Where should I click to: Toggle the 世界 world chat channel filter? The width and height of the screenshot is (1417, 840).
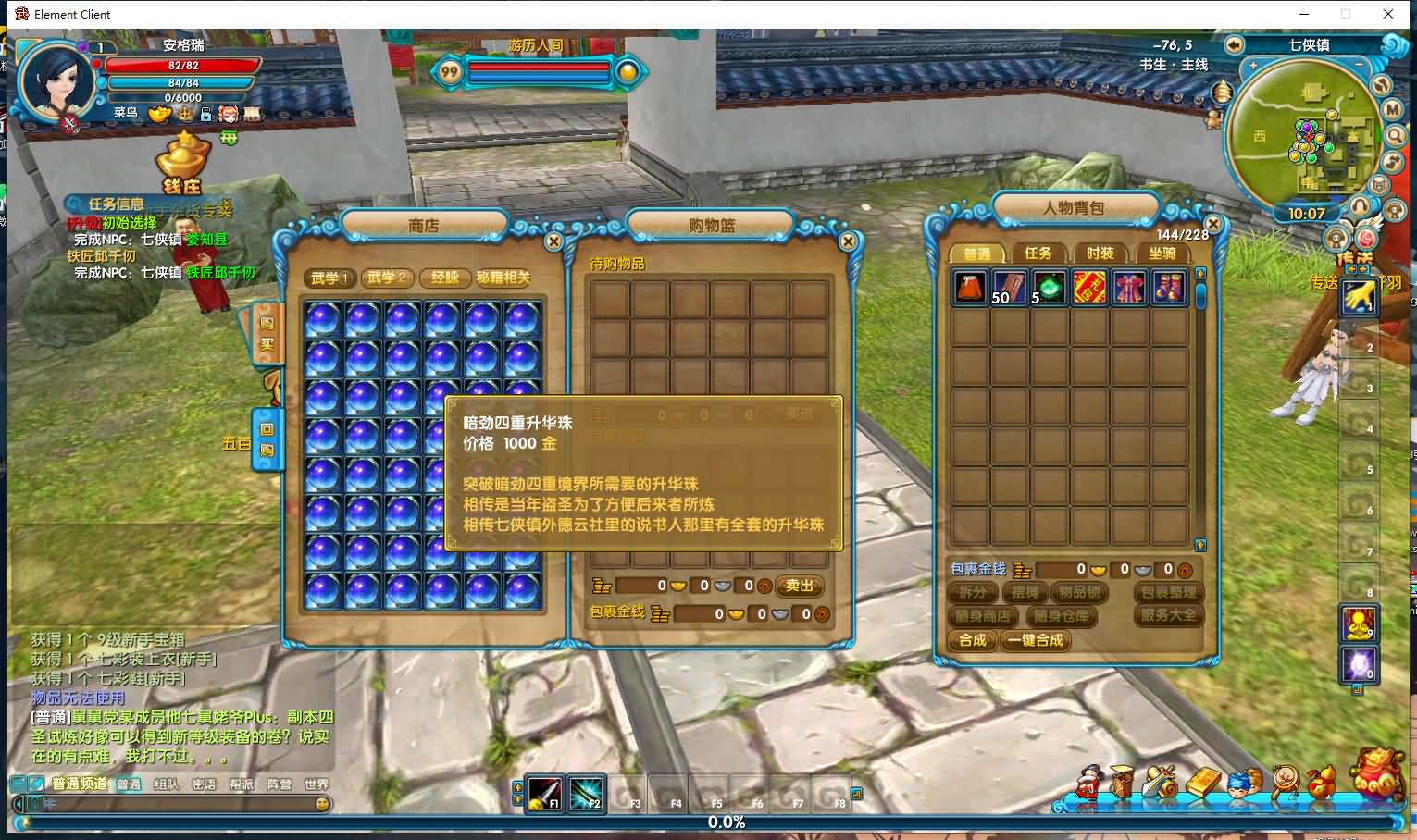coord(317,784)
